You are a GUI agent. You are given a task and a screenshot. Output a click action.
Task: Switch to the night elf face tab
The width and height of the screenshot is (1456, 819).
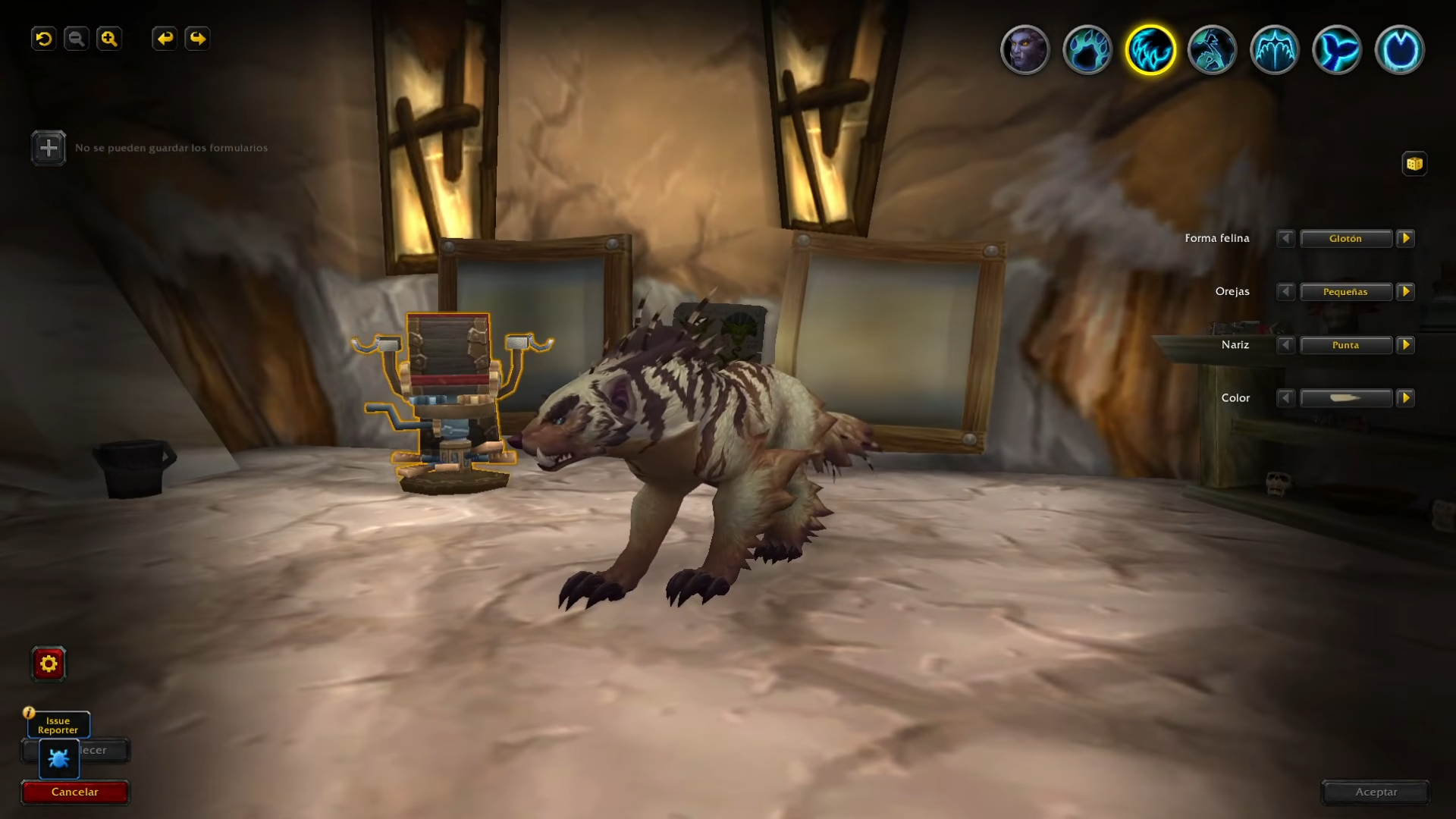[1025, 50]
